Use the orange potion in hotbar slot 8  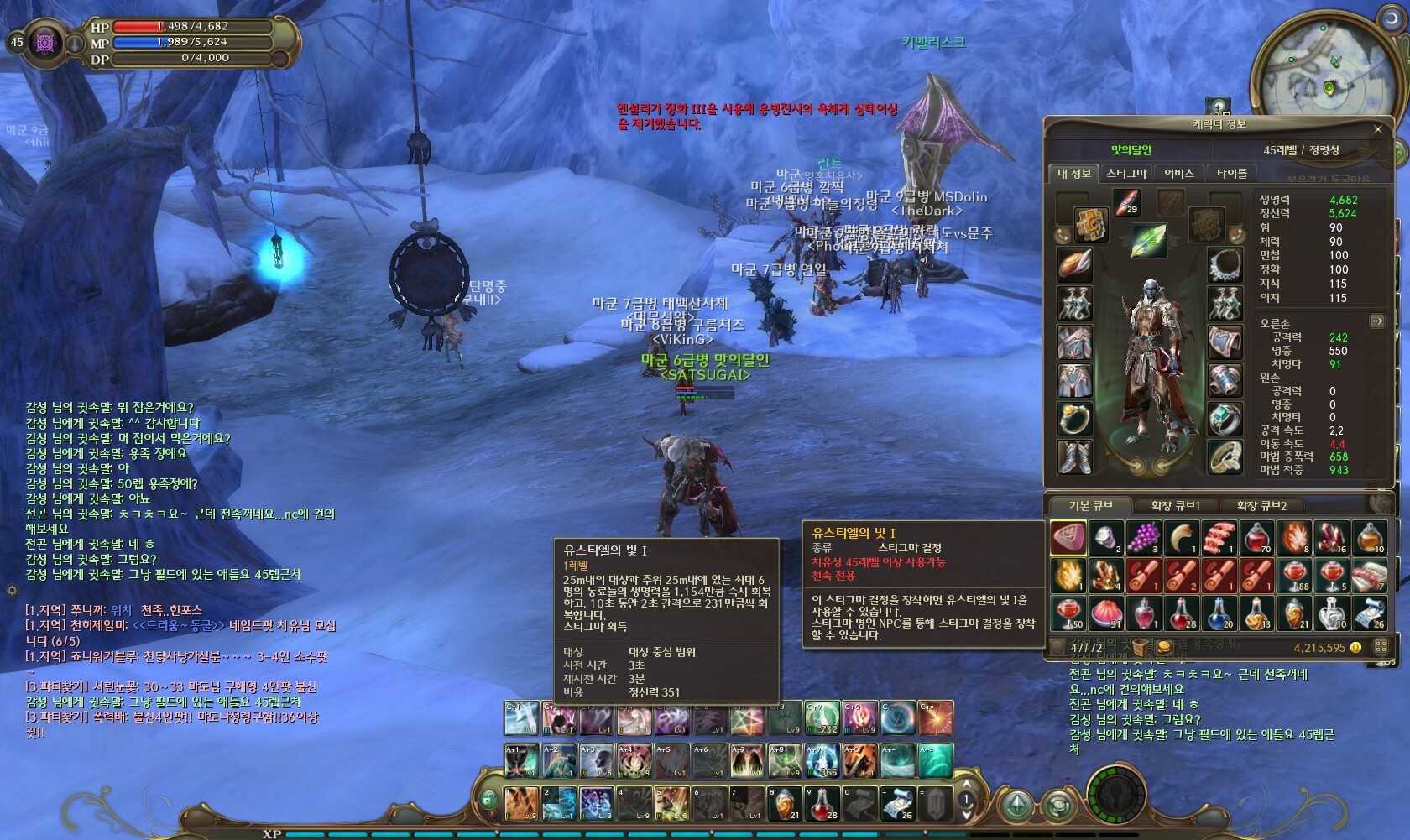tap(785, 804)
